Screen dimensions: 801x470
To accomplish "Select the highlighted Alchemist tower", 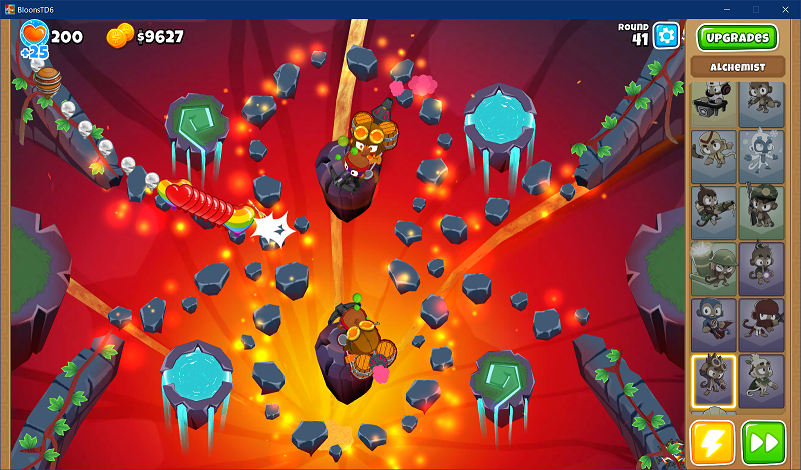I will click(x=713, y=381).
